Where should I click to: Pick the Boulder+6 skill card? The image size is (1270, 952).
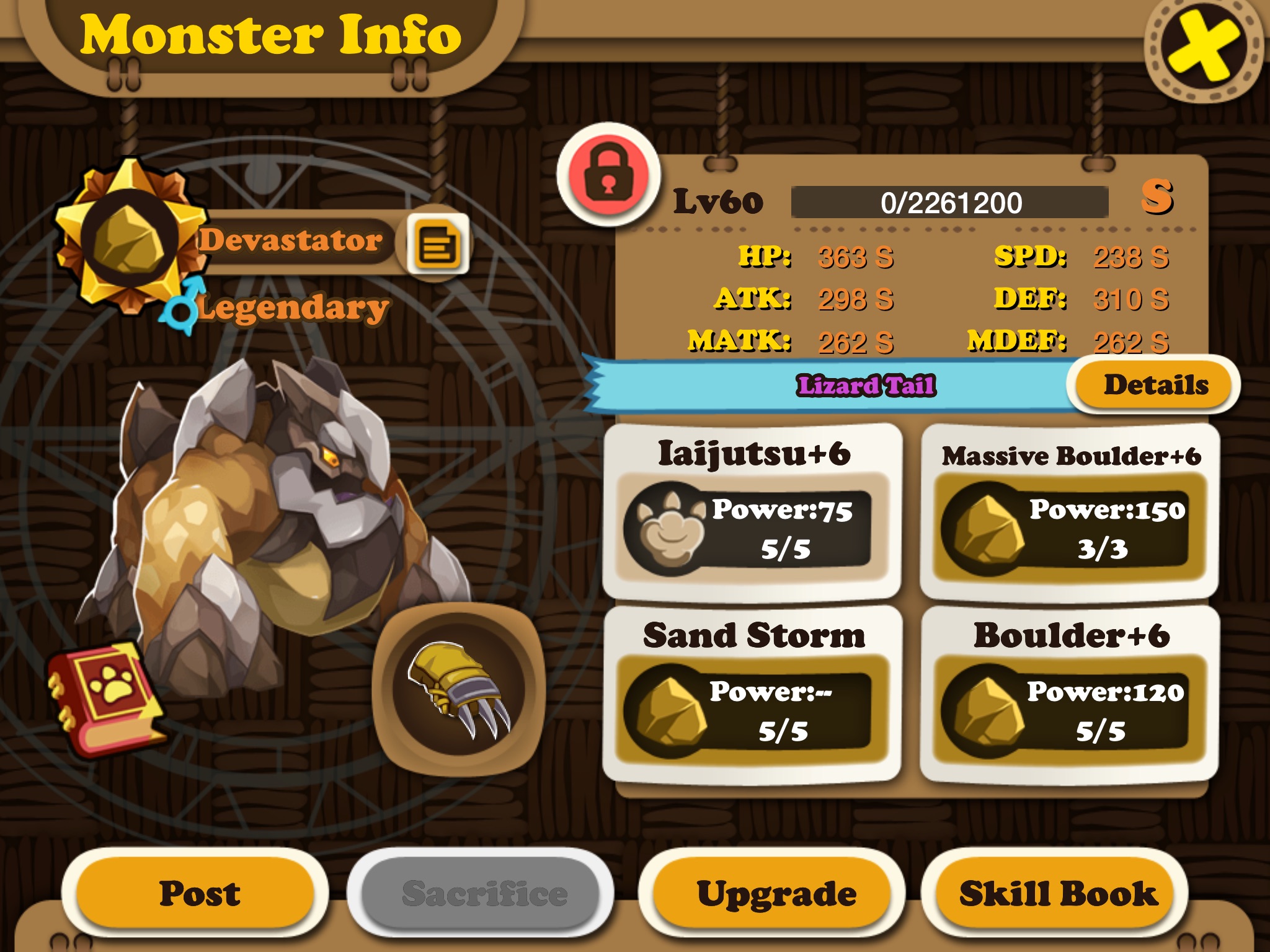[1070, 694]
